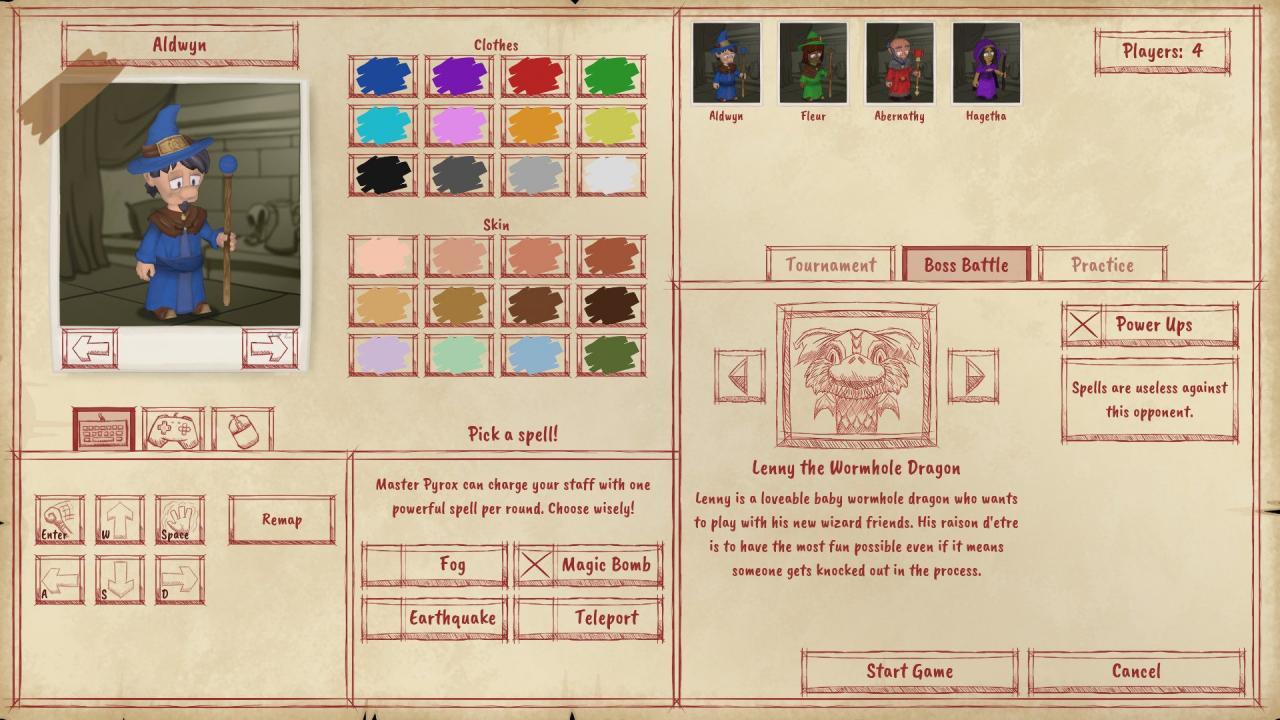Click the W key binding icon
The height and width of the screenshot is (720, 1280).
(118, 517)
